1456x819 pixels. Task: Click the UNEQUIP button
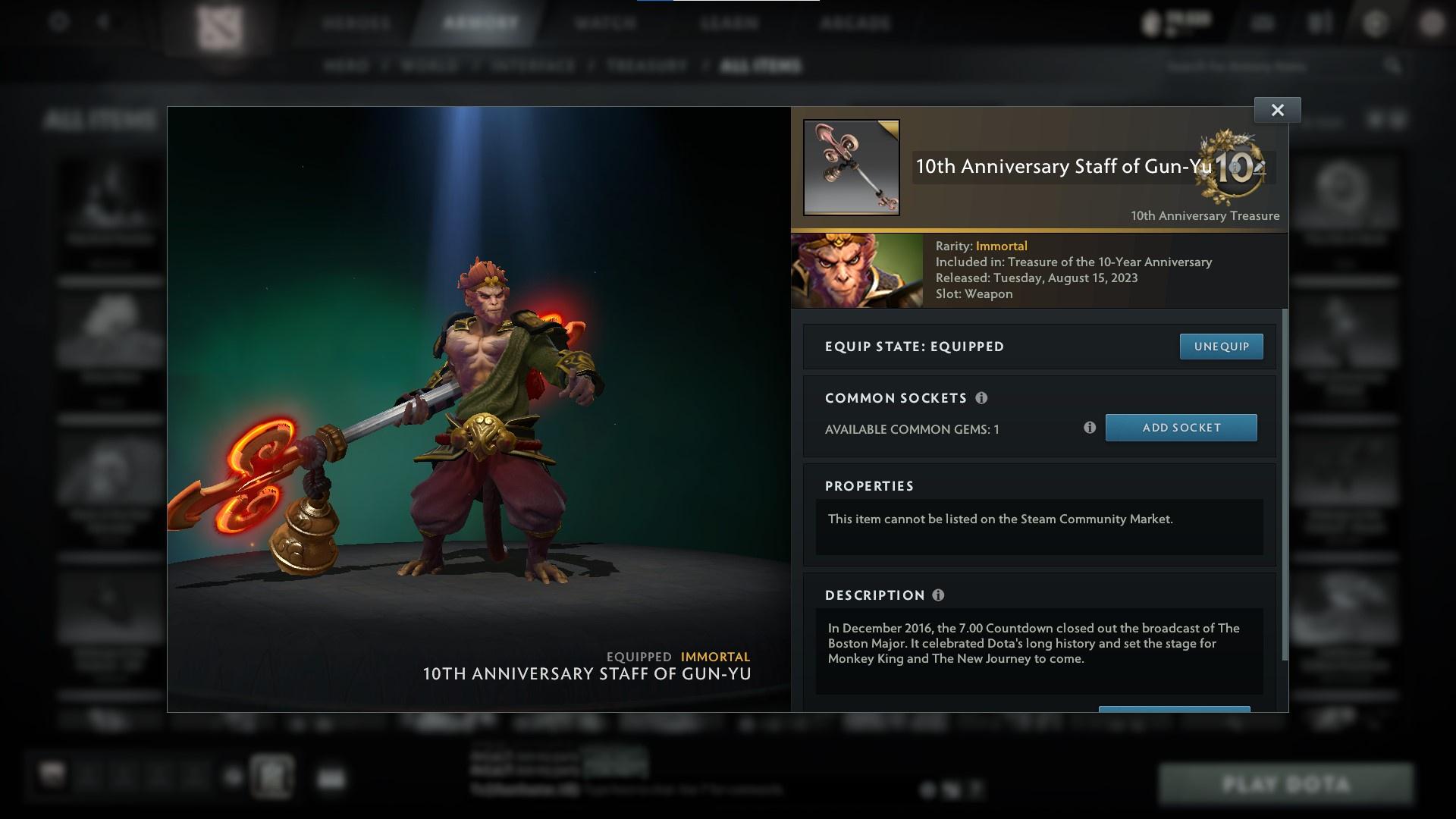[x=1221, y=347]
